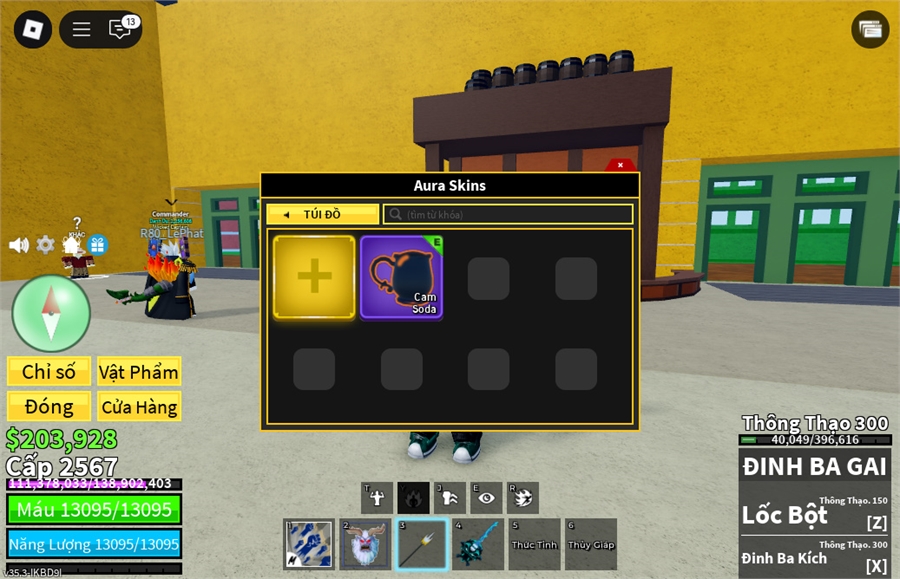The width and height of the screenshot is (900, 579).
Task: Select the blue fists fighting style slot
Action: [308, 544]
